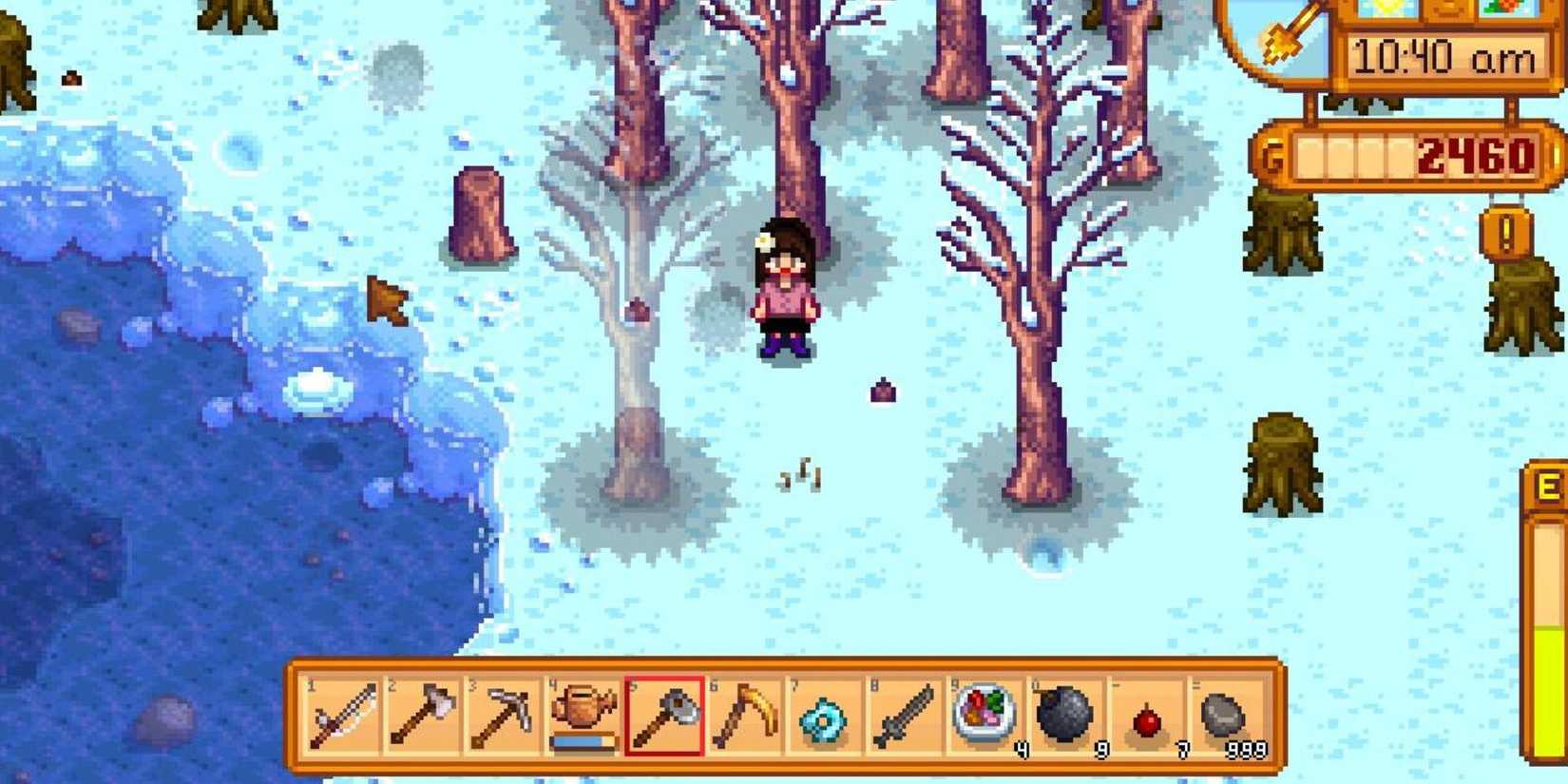The height and width of the screenshot is (784, 1568).
Task: Click the gold counter showing 2460
Action: pyautogui.click(x=1473, y=154)
